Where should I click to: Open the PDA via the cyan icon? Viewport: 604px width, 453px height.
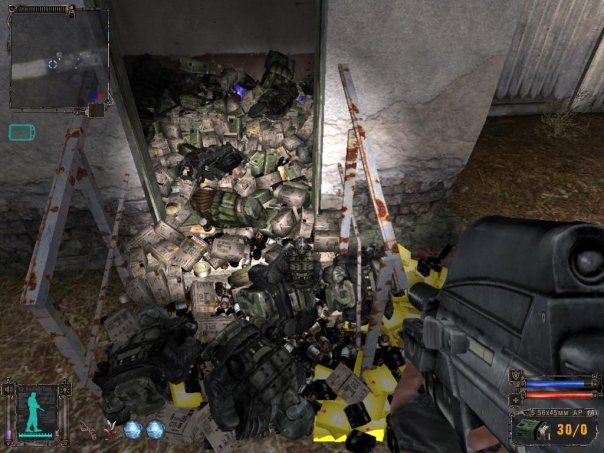22,131
